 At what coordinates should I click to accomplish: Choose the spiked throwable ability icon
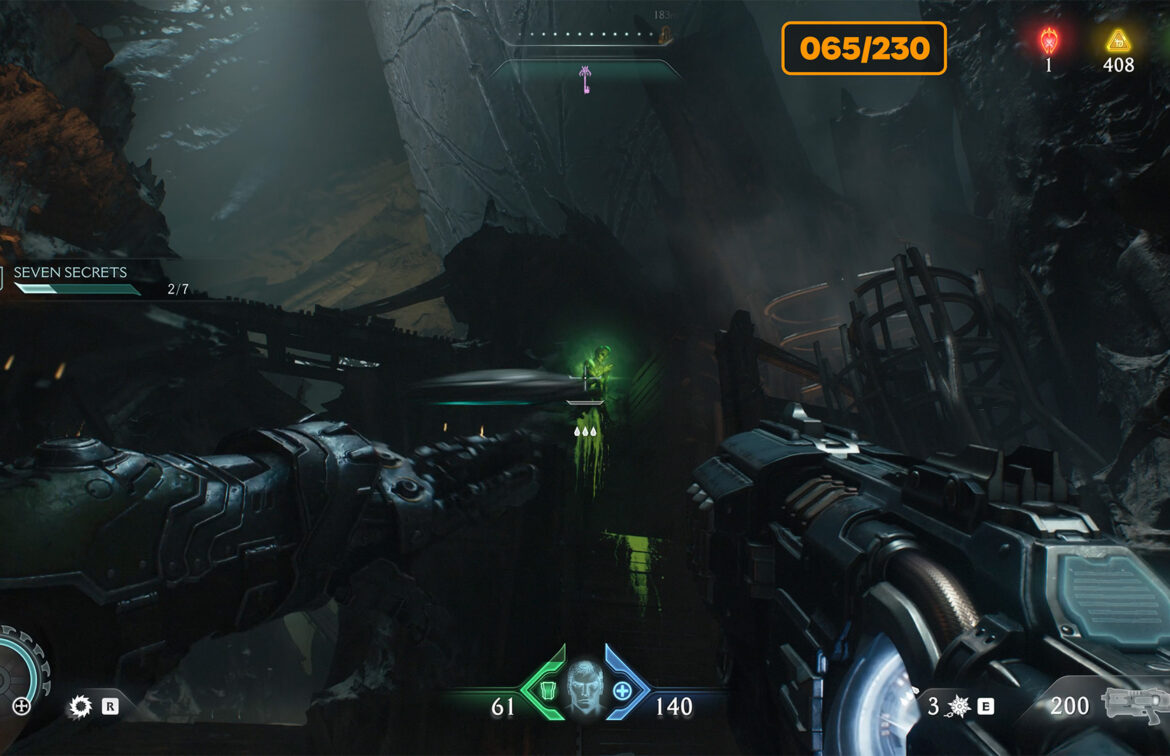tap(957, 707)
